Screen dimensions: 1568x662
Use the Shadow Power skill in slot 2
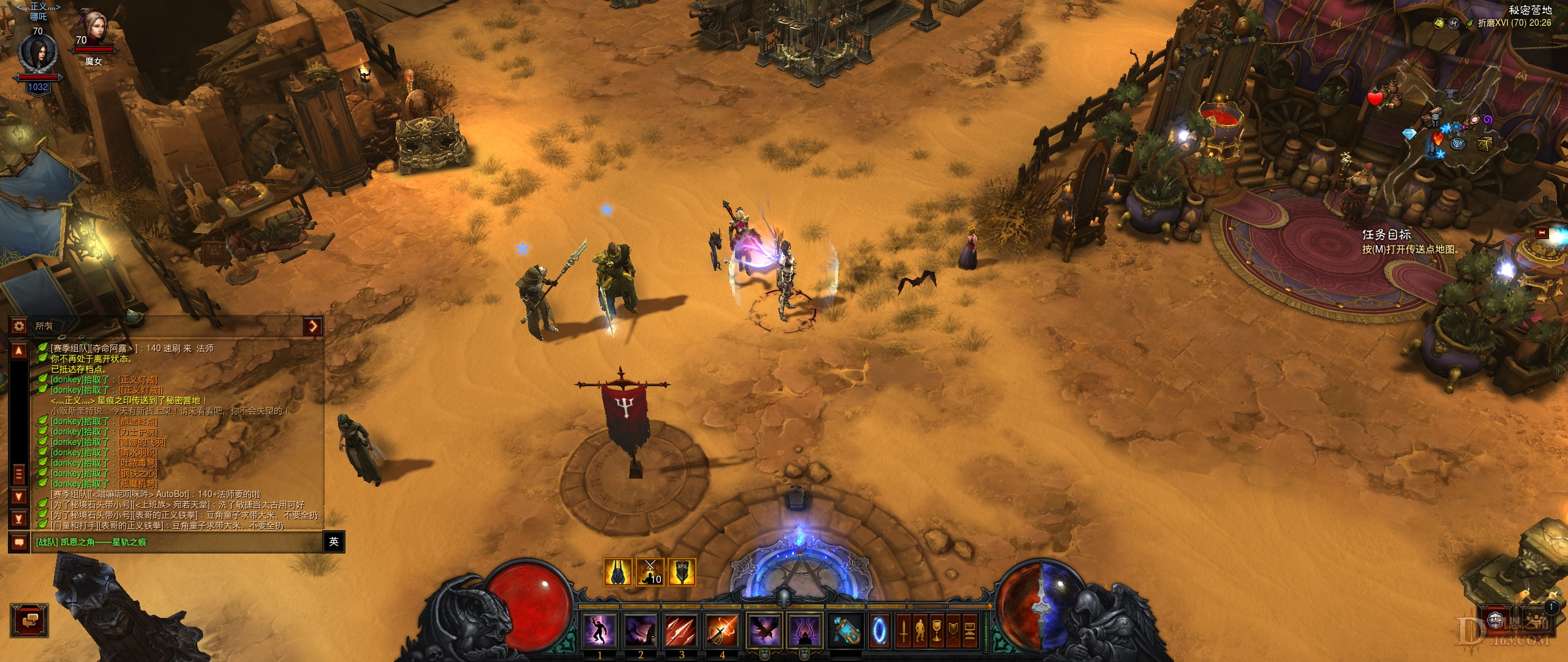(x=641, y=630)
